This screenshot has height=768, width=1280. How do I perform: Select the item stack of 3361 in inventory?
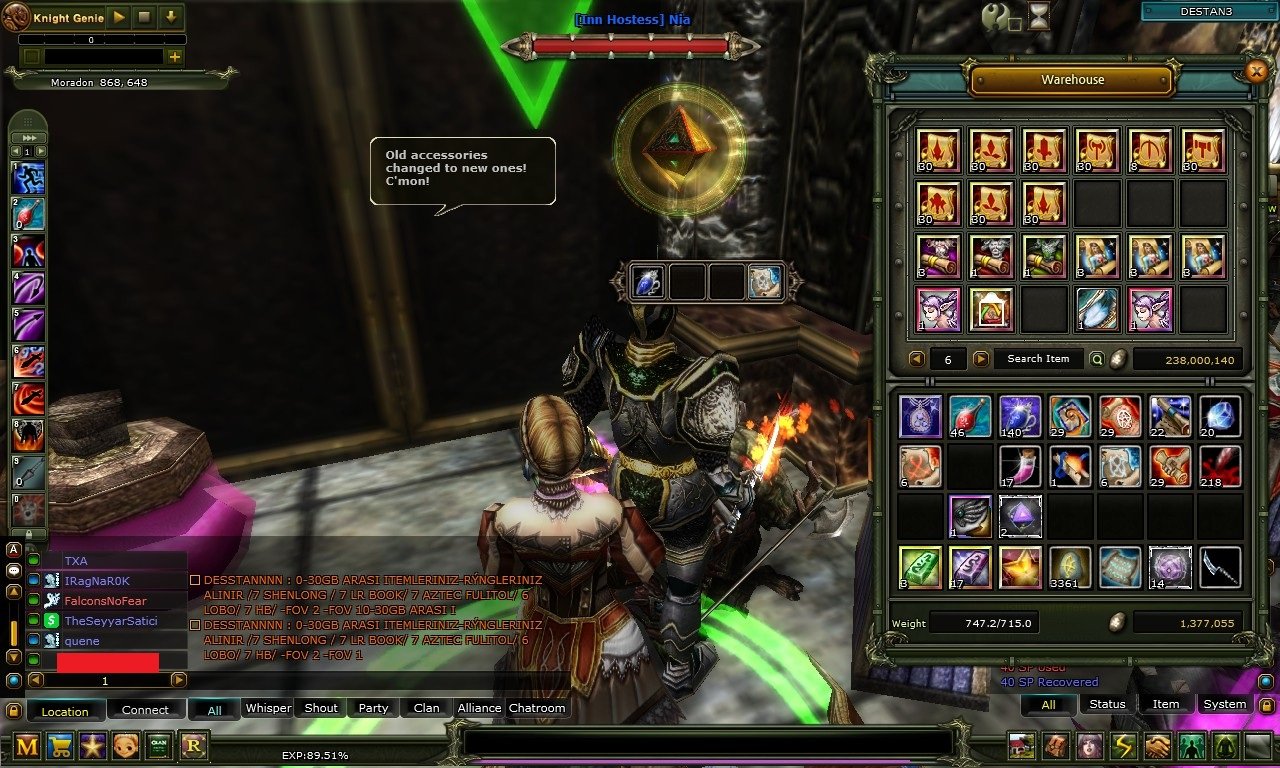pyautogui.click(x=1069, y=567)
